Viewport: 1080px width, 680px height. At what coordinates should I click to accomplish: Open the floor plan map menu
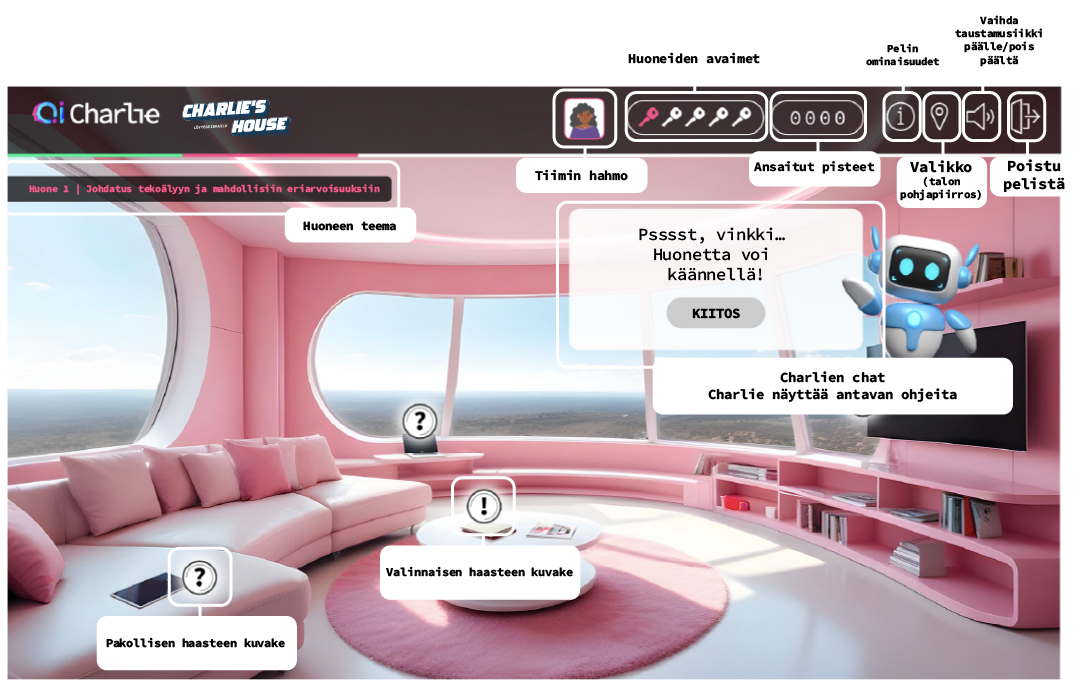pos(940,117)
